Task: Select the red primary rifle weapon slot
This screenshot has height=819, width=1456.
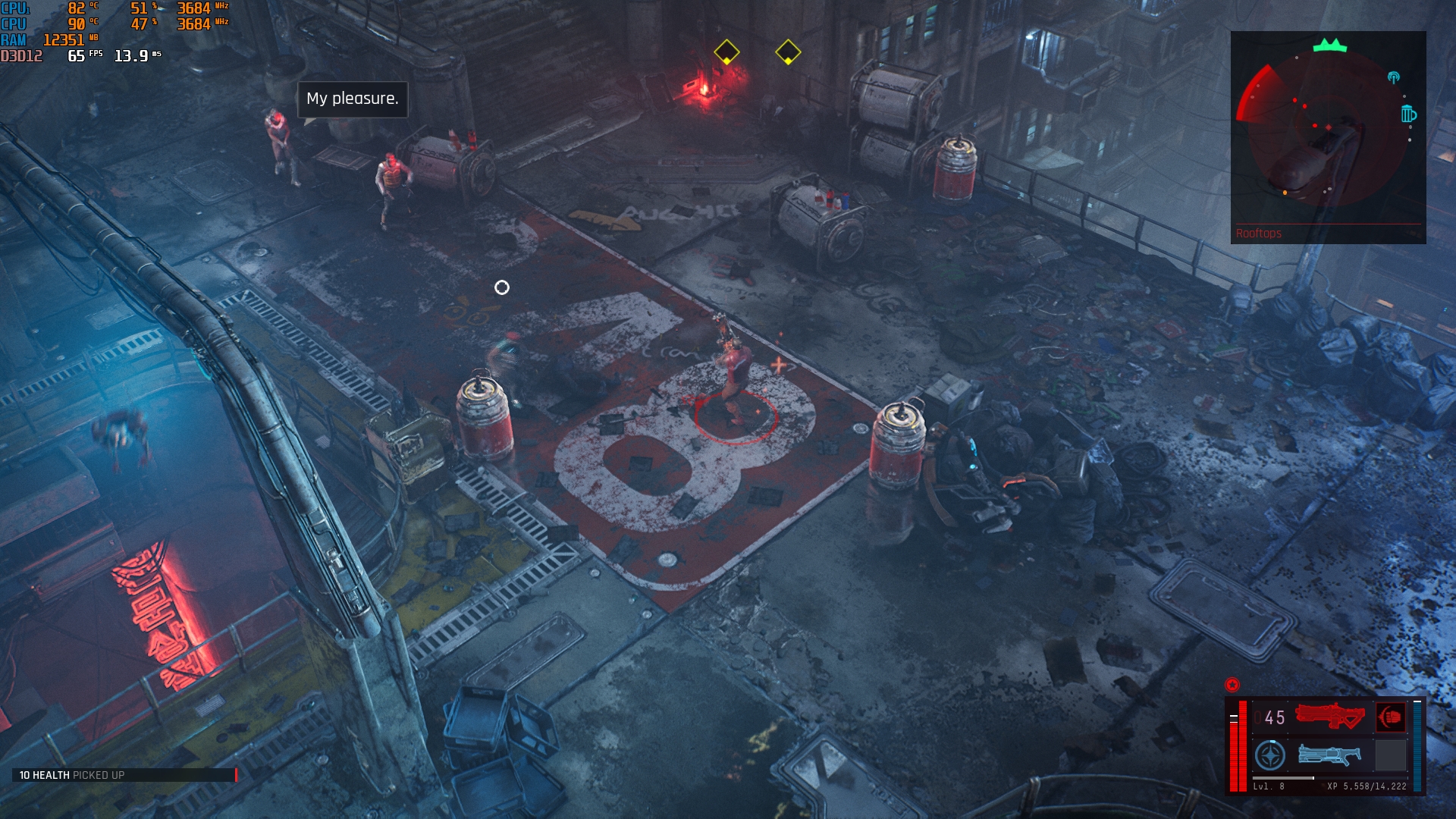Action: tap(1329, 717)
